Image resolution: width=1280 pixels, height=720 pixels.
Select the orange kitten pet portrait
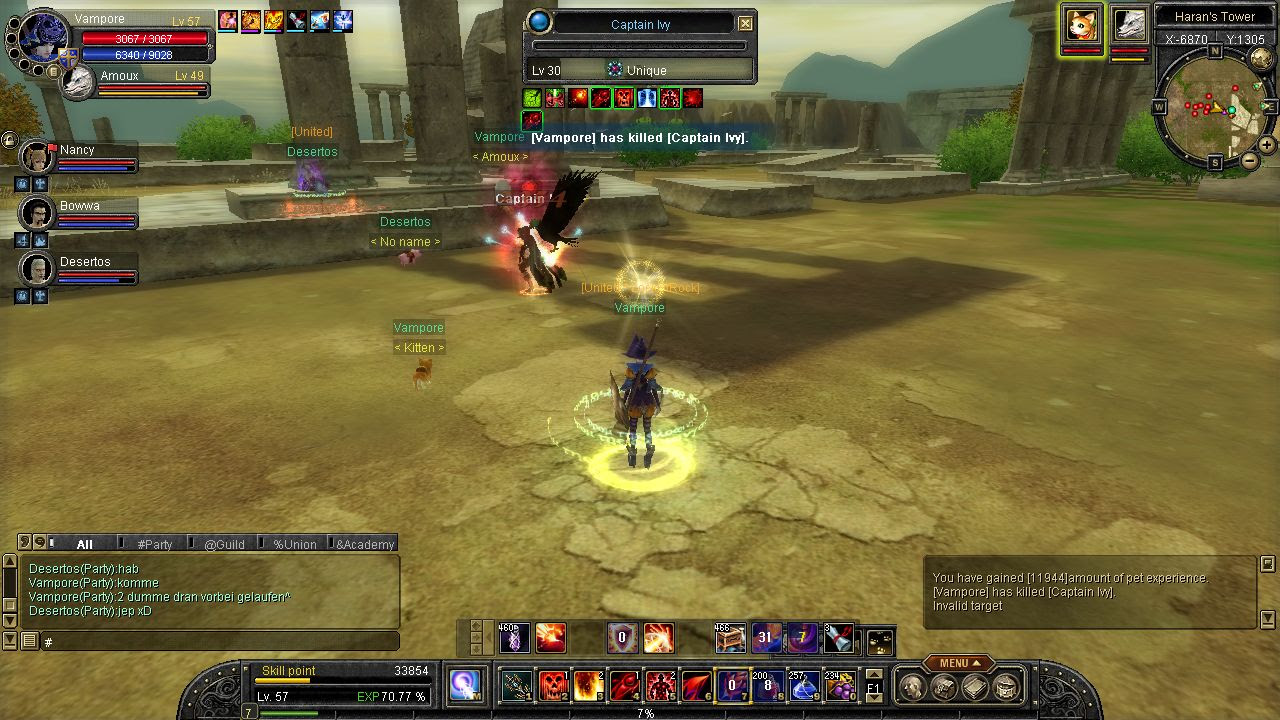pos(1081,26)
